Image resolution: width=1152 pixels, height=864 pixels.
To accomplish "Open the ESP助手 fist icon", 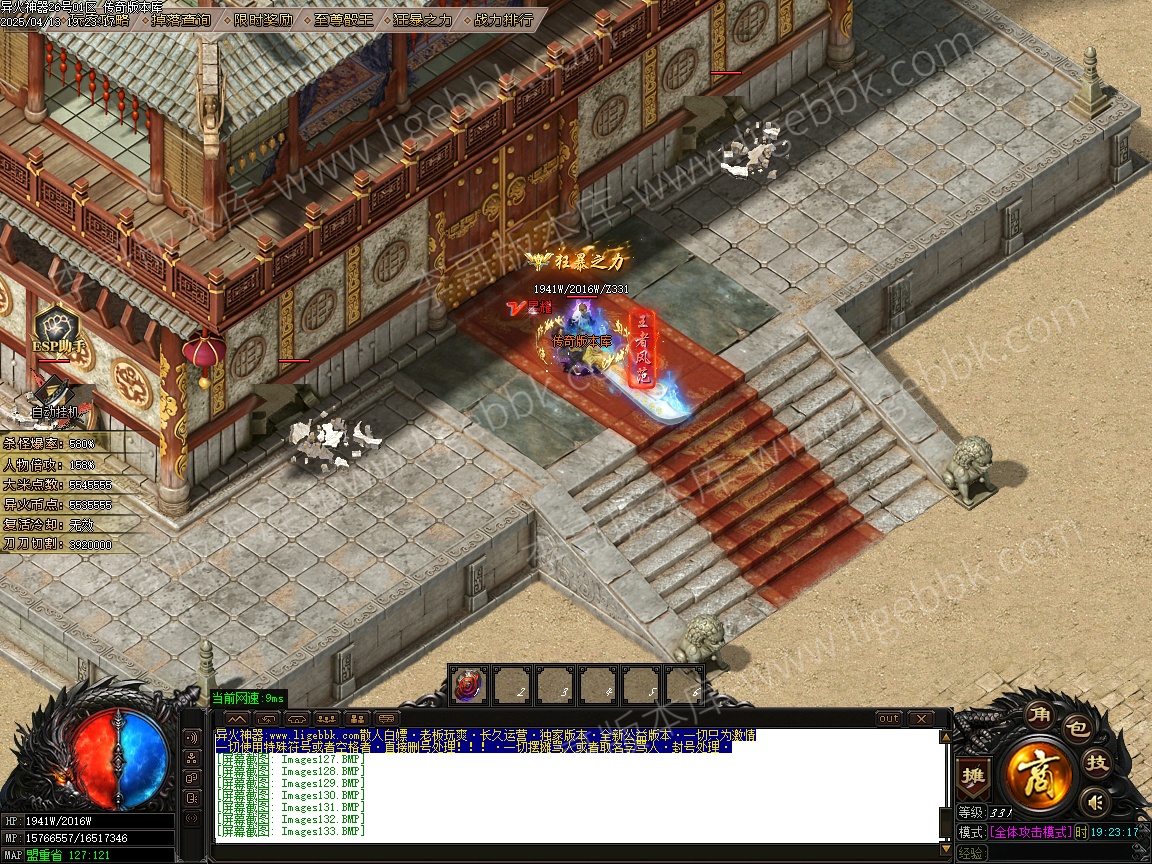I will pyautogui.click(x=58, y=327).
